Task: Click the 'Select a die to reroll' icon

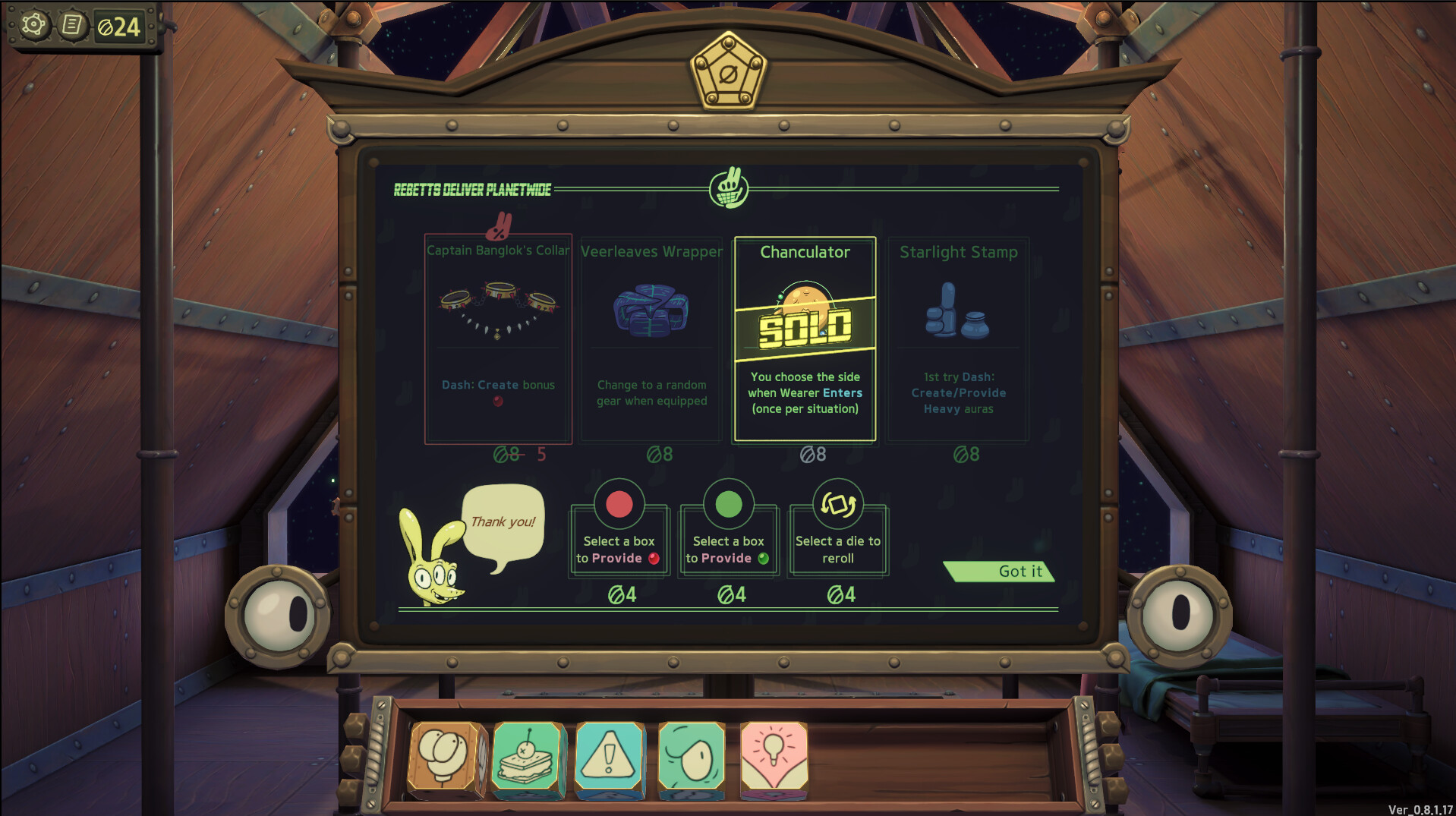Action: [837, 503]
